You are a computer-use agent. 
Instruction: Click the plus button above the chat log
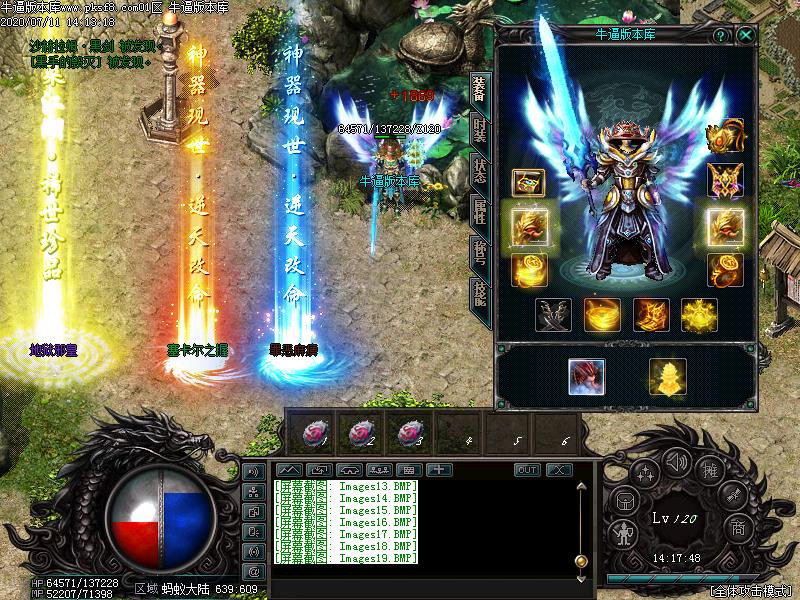[x=438, y=469]
